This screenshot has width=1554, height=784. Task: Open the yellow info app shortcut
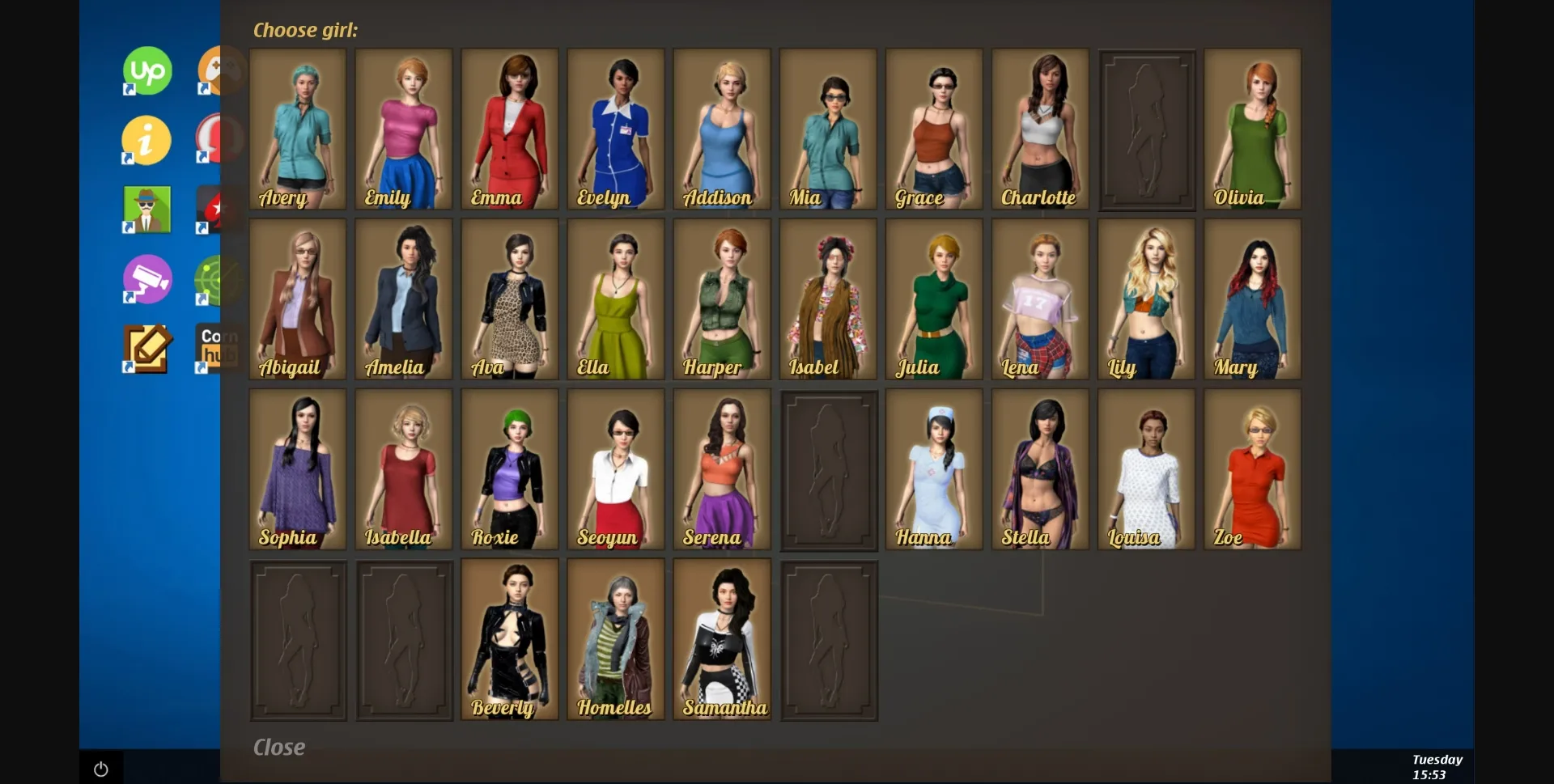pos(146,139)
